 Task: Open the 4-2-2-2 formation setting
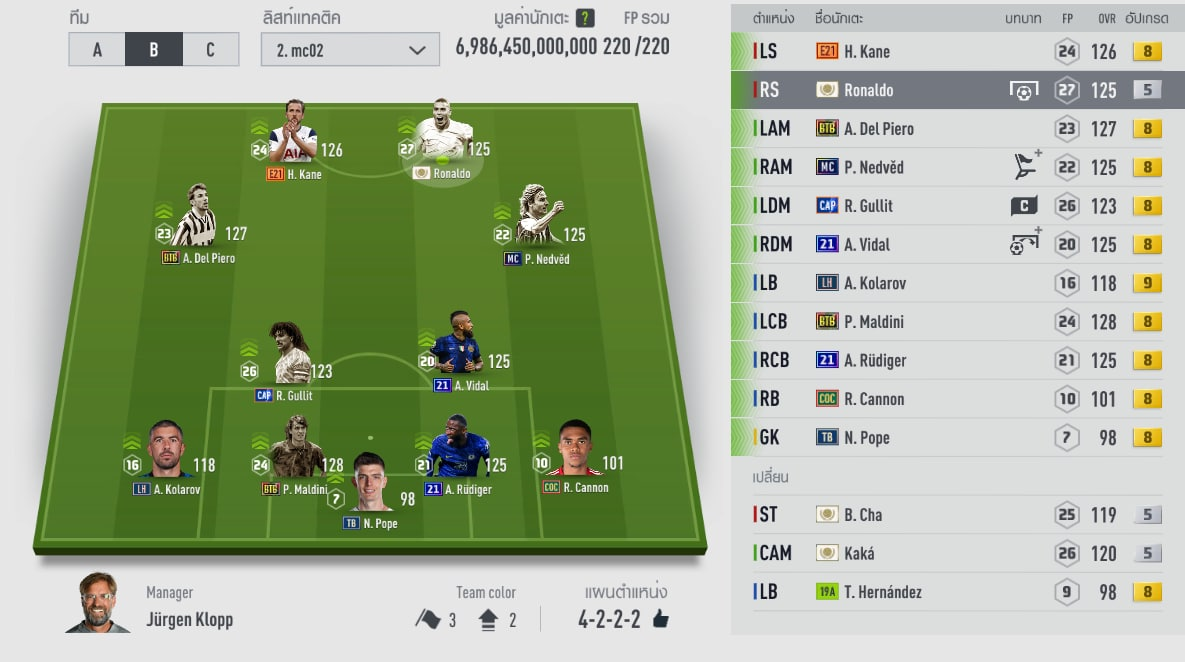pyautogui.click(x=624, y=619)
